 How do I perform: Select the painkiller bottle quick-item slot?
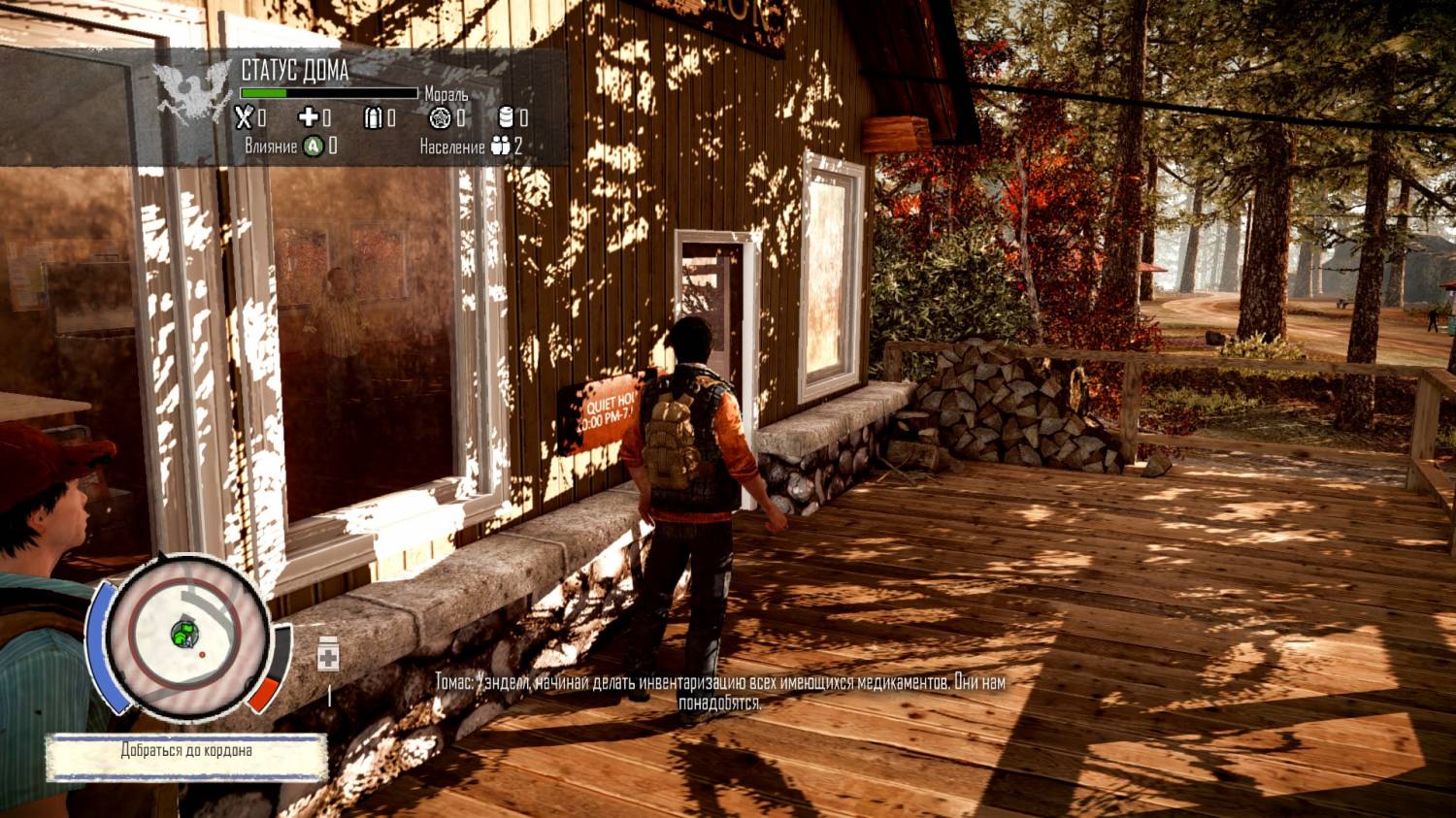[x=328, y=656]
